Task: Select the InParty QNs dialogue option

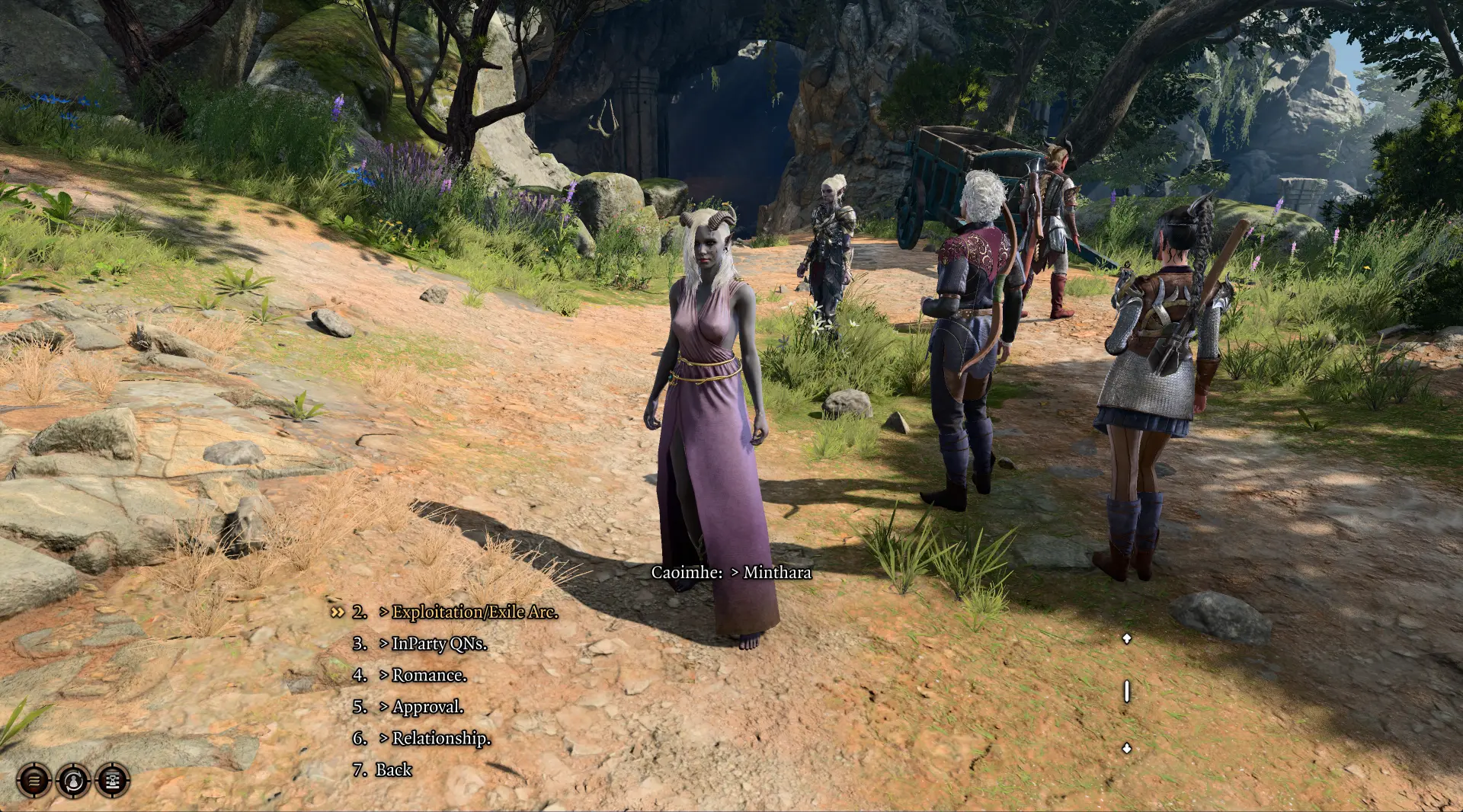Action: click(438, 644)
